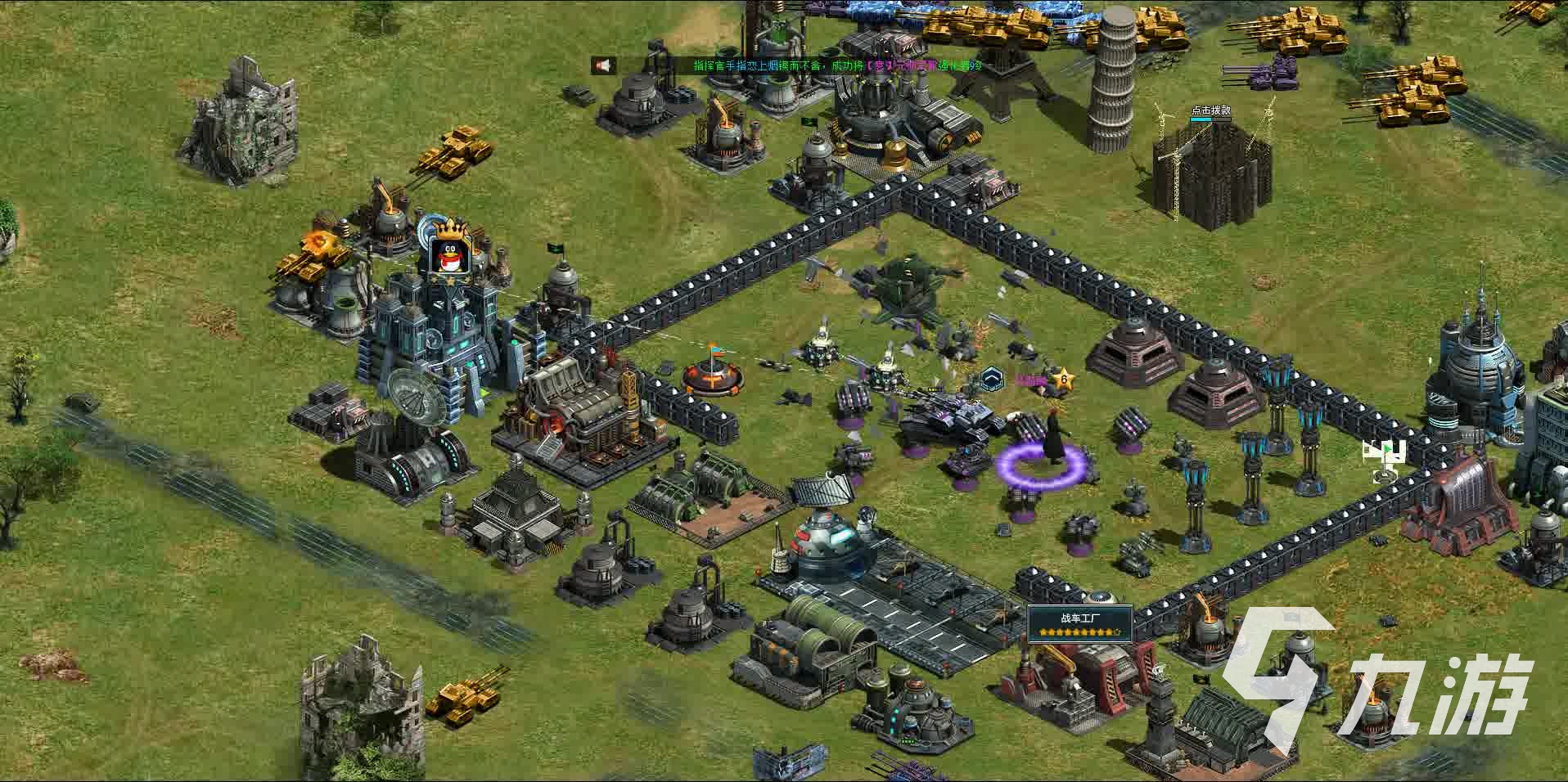This screenshot has width=1568, height=782.
Task: Toggle the speaker icon beside the announcement
Action: pyautogui.click(x=604, y=65)
